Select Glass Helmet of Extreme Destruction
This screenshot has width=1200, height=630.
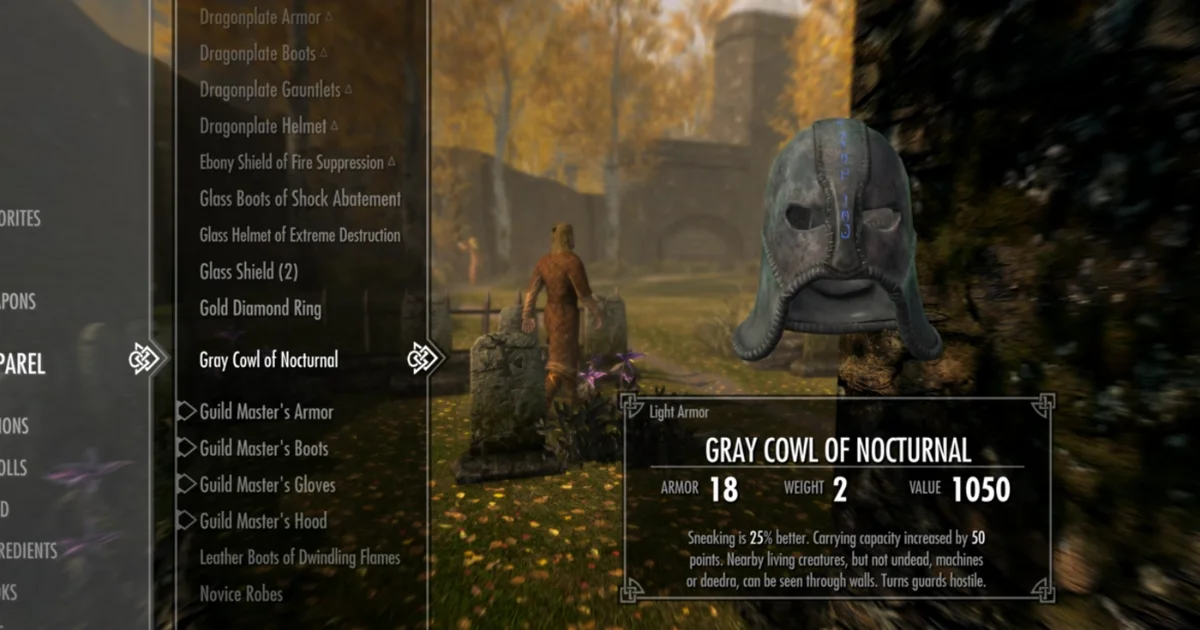coord(300,235)
